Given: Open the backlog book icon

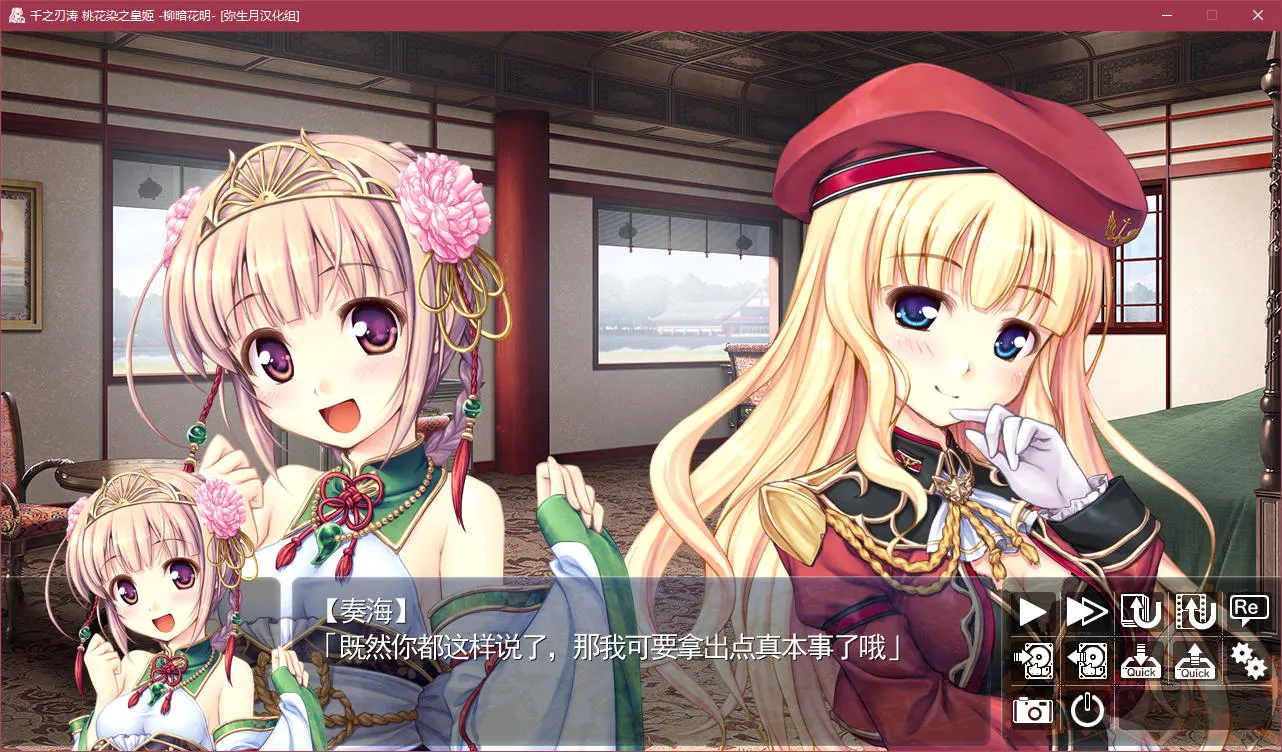Looking at the screenshot, I should click(1141, 611).
